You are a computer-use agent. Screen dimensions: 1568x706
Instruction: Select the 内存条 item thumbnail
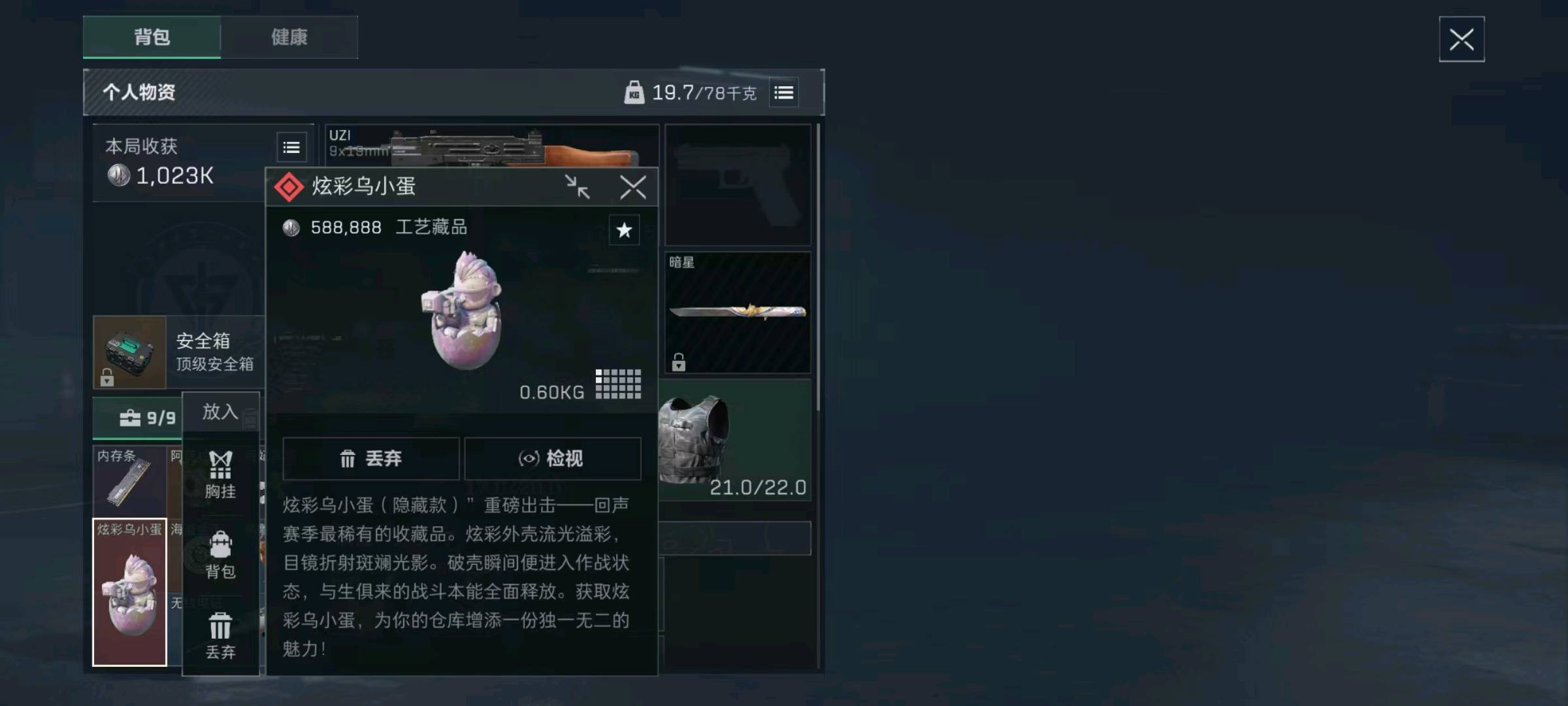129,482
